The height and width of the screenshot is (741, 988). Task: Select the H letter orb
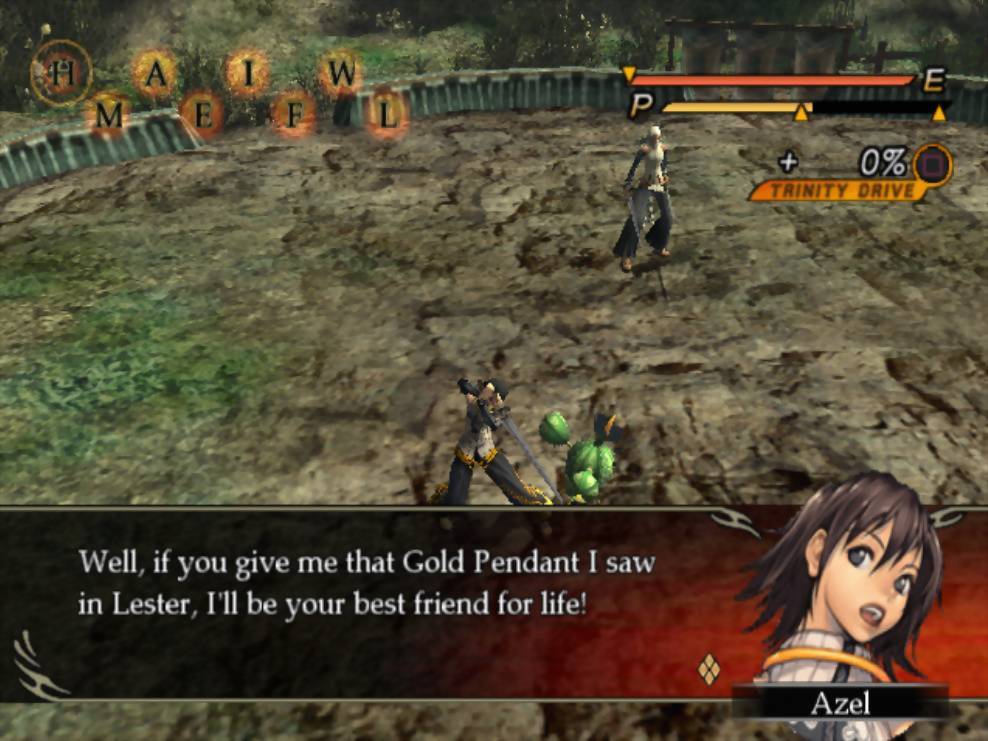[x=61, y=73]
